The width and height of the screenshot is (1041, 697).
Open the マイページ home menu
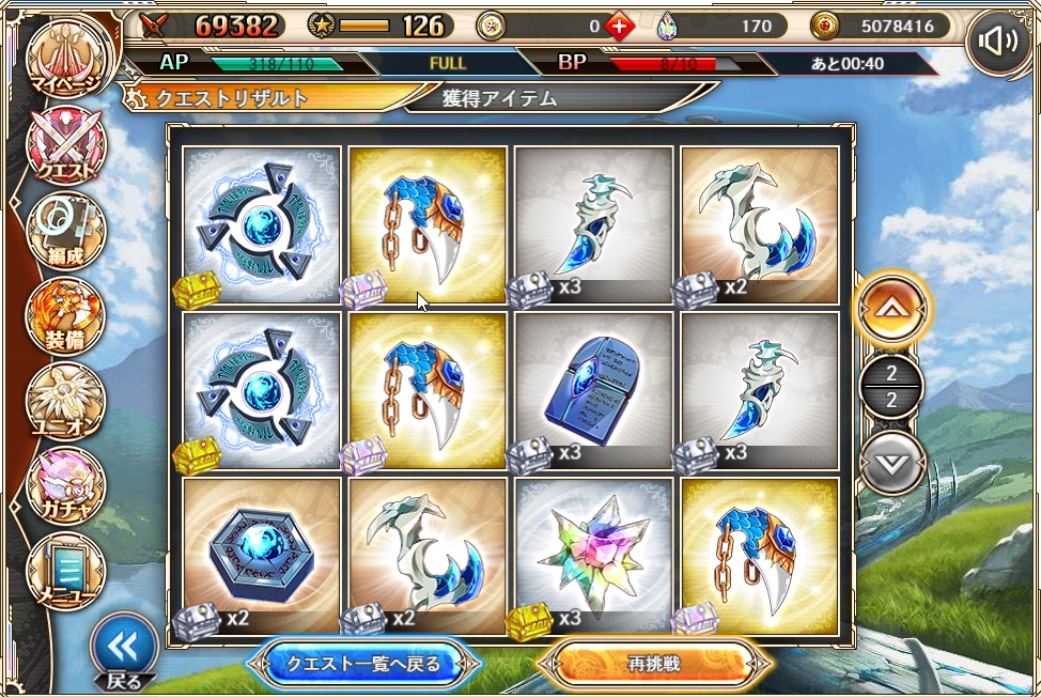64,58
